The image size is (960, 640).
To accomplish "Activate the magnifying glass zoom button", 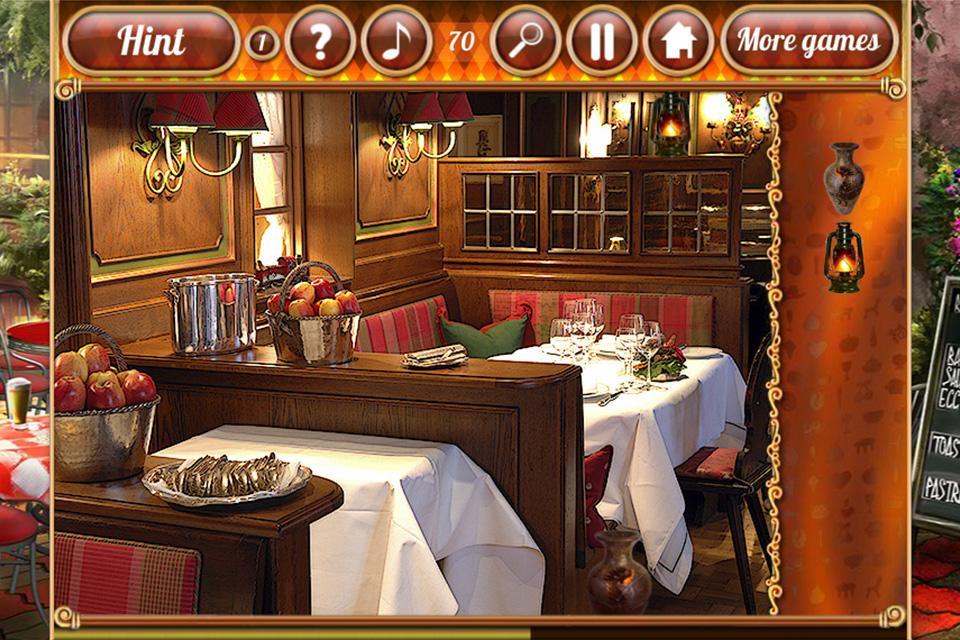I will click(x=526, y=41).
